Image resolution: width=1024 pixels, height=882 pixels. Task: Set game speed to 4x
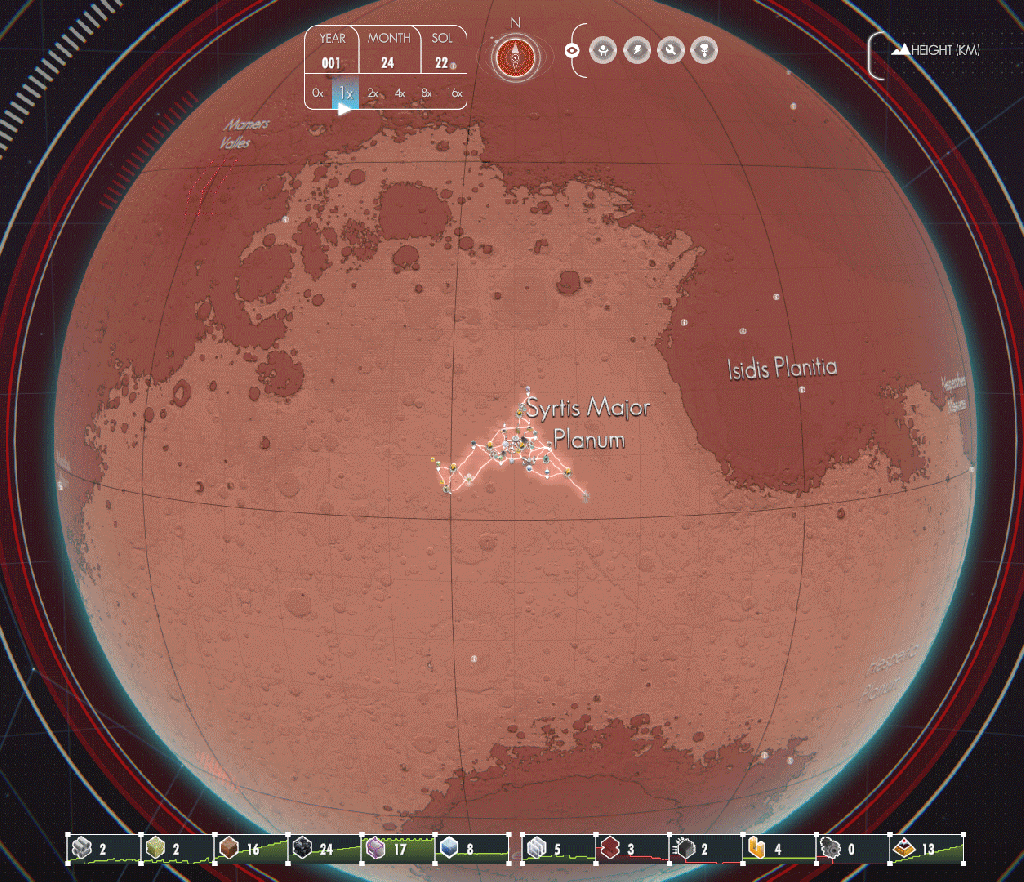[x=400, y=93]
